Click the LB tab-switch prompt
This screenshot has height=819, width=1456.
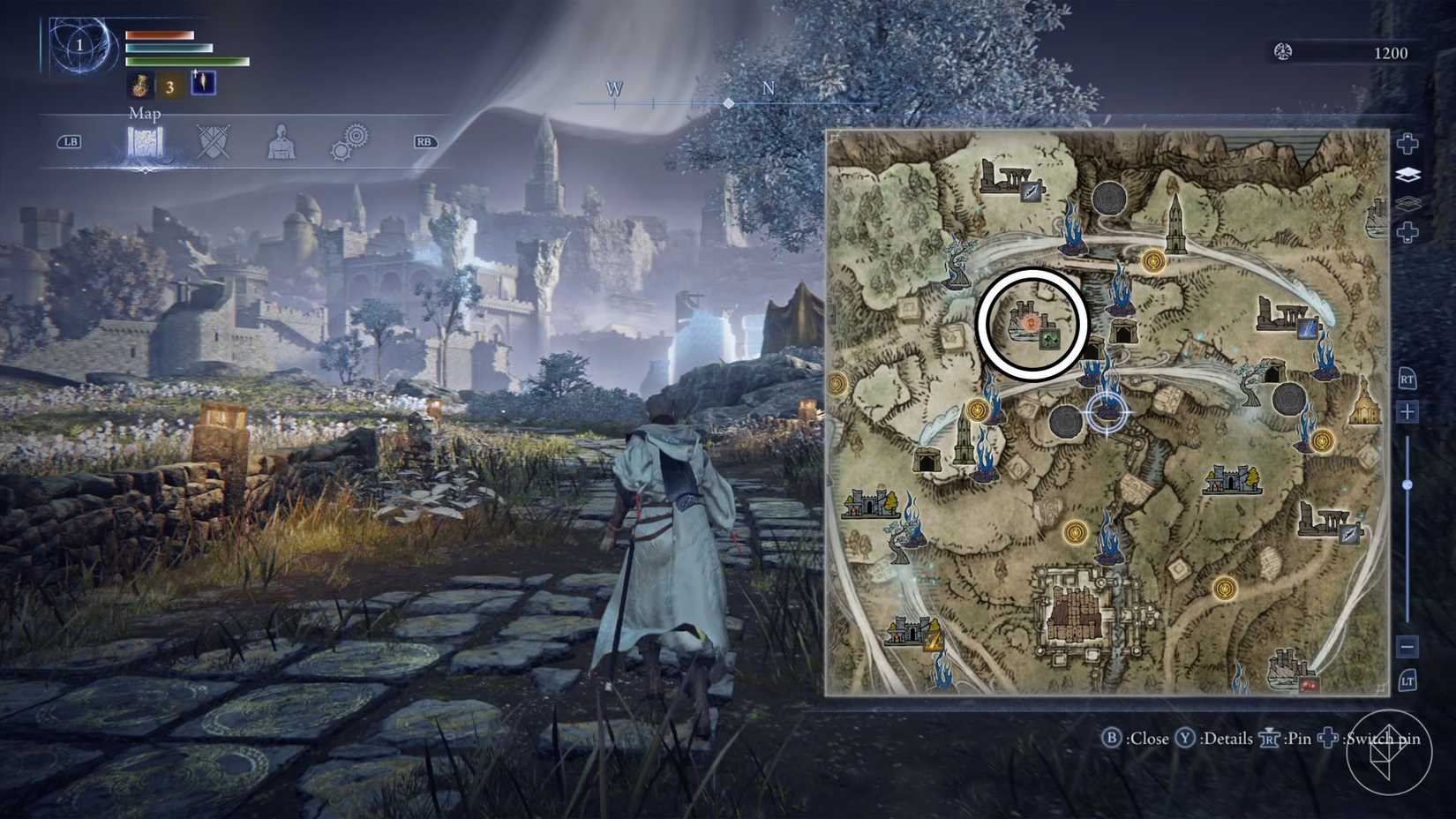click(72, 141)
